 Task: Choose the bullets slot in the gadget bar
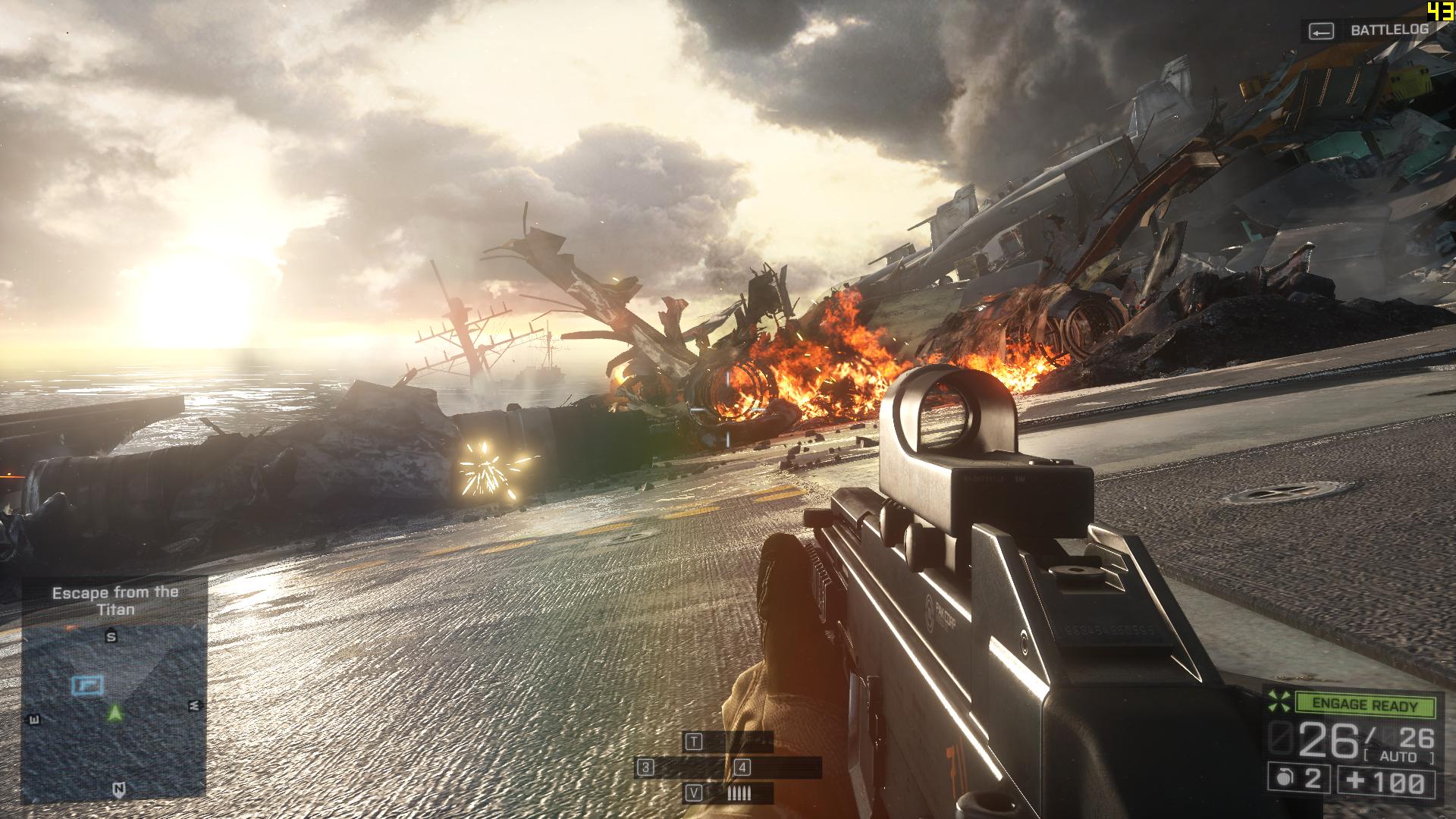click(x=738, y=794)
